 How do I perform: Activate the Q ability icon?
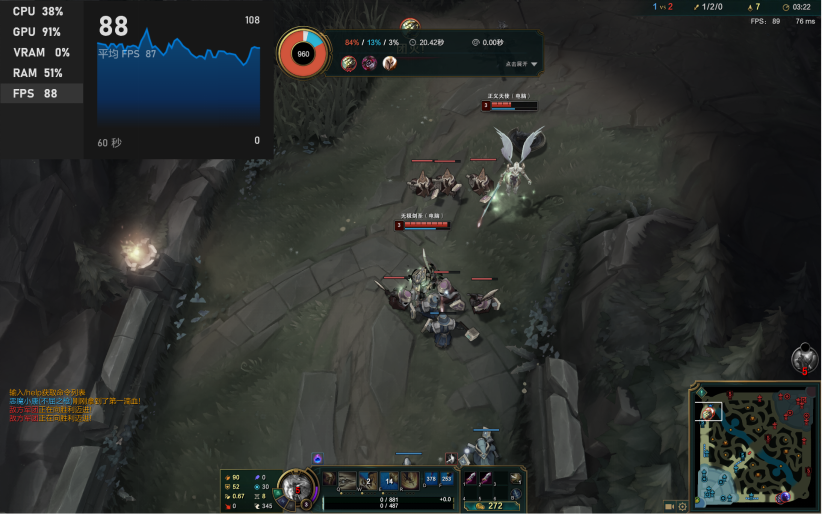point(347,480)
